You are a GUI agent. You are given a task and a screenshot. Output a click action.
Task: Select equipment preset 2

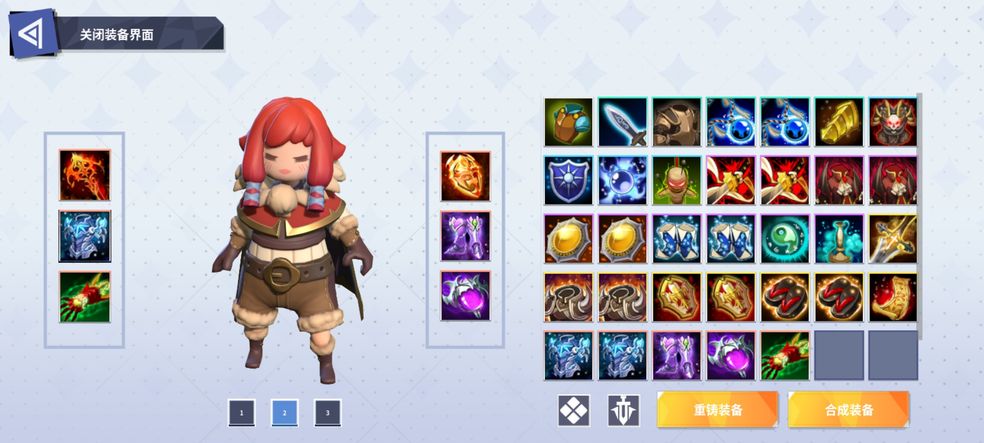[284, 411]
